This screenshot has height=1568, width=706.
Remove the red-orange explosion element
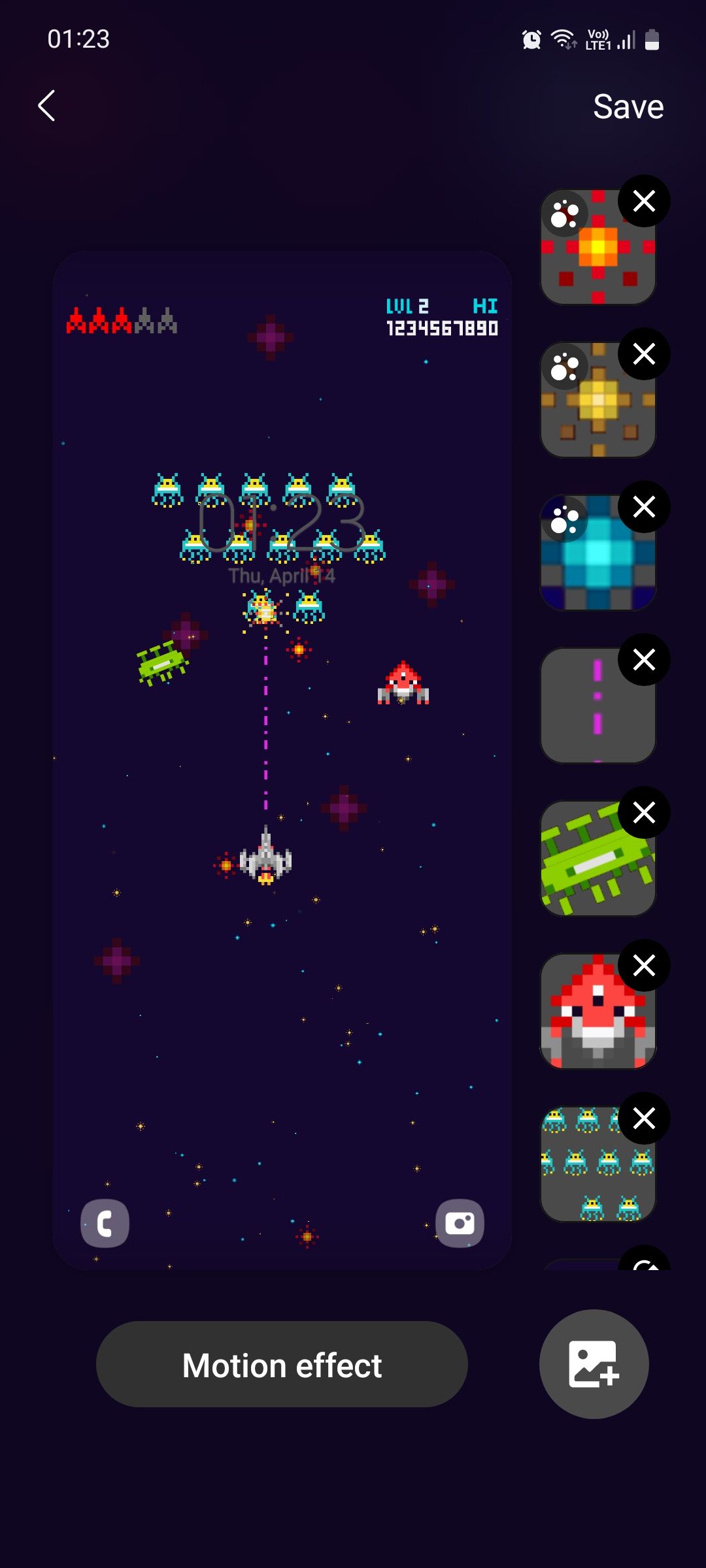coord(644,201)
